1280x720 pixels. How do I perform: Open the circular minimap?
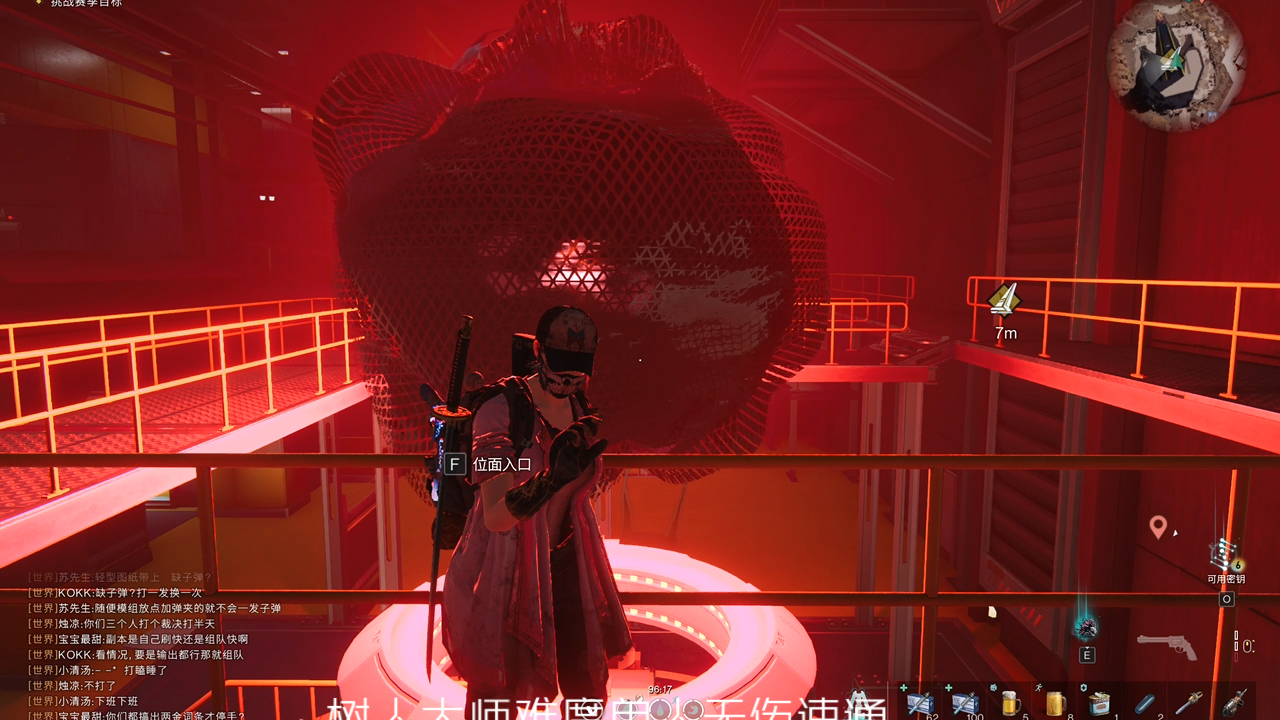(x=1177, y=63)
